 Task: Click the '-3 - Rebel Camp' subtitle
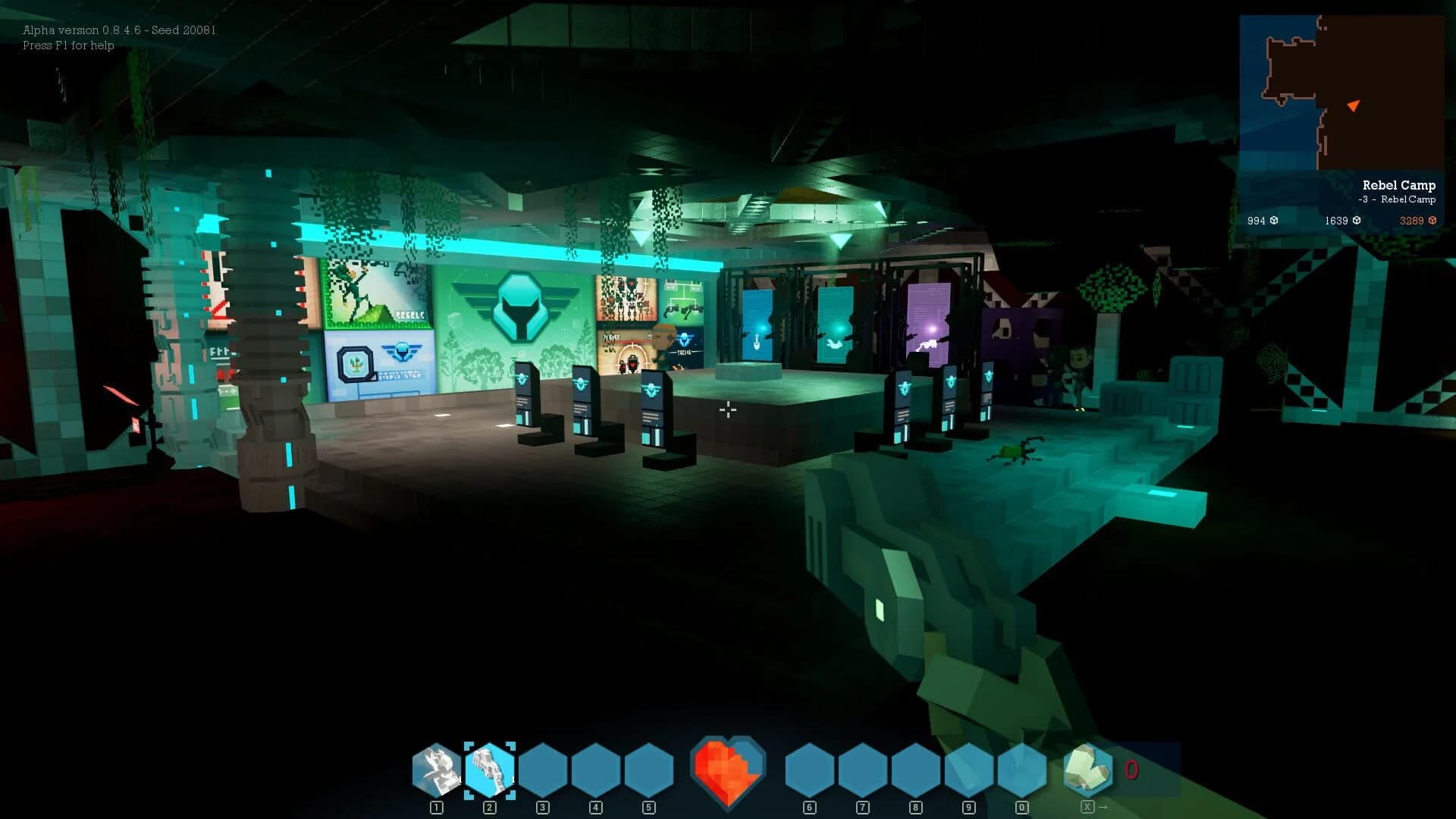(1399, 200)
